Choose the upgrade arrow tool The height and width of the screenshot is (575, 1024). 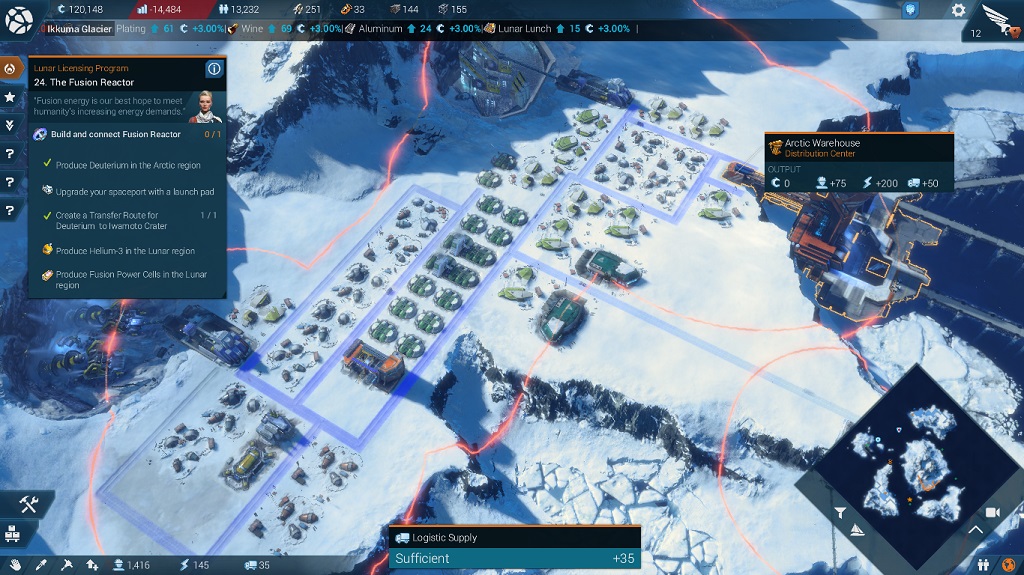(x=92, y=565)
